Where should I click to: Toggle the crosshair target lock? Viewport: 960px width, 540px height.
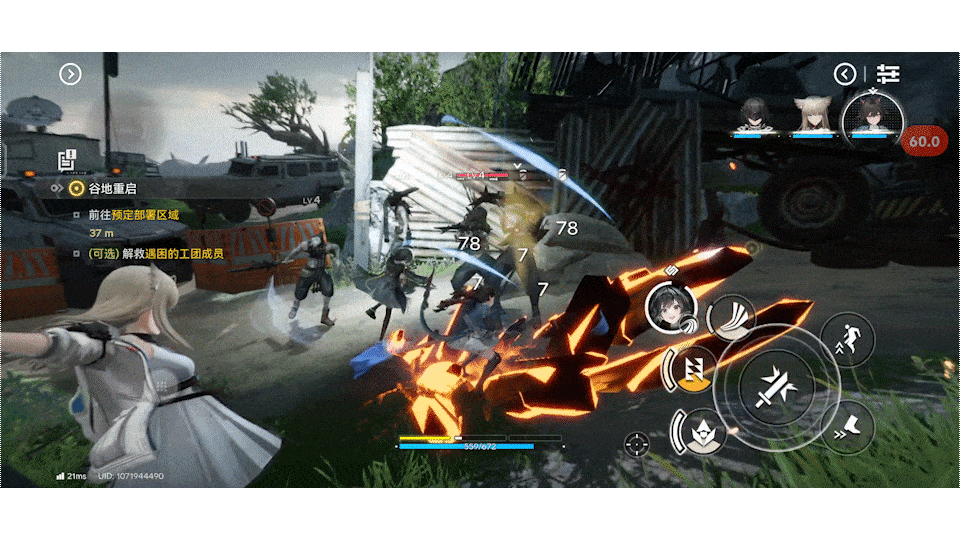[x=636, y=444]
